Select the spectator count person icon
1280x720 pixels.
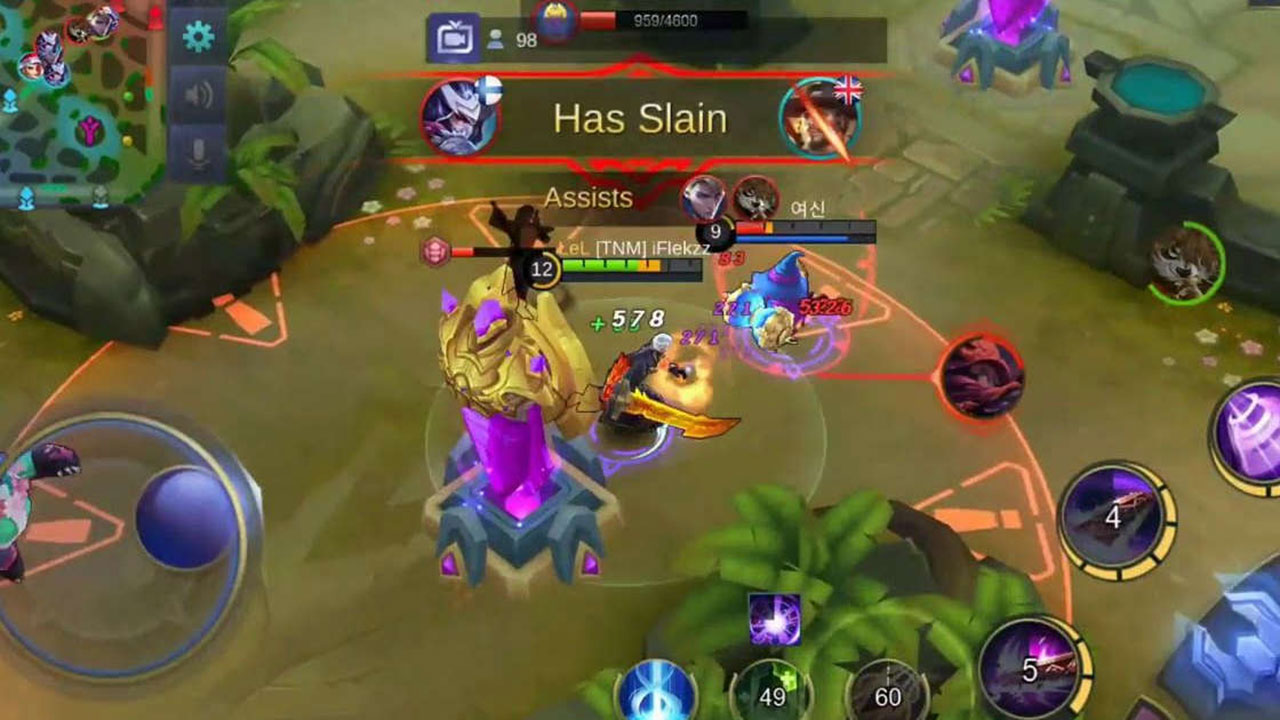point(497,40)
